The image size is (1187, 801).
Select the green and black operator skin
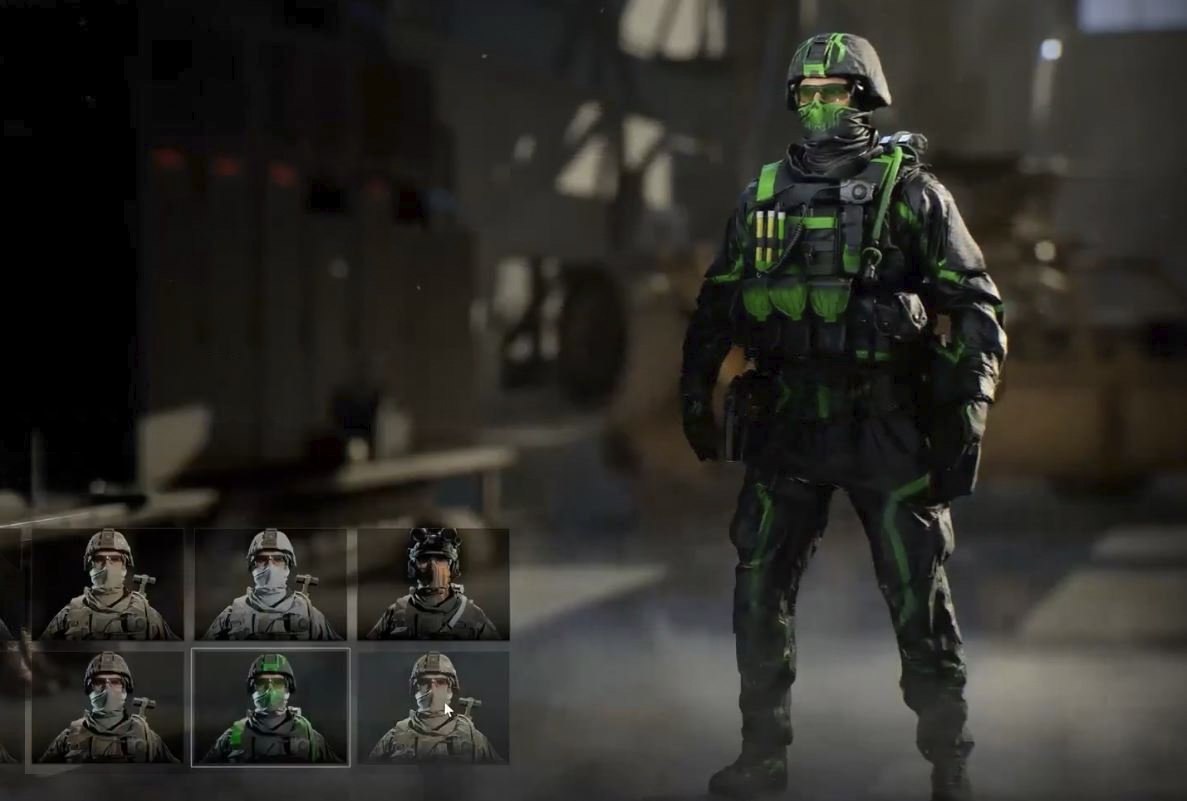(x=270, y=707)
